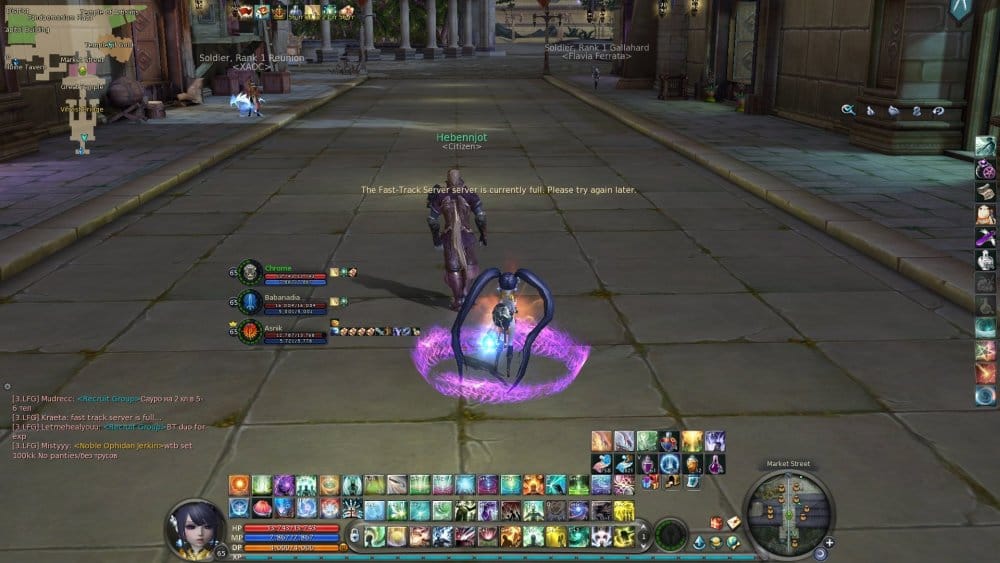Screen dimensions: 1000x563
Task: Click the round radar dial beside the hotbar
Action: pos(670,533)
